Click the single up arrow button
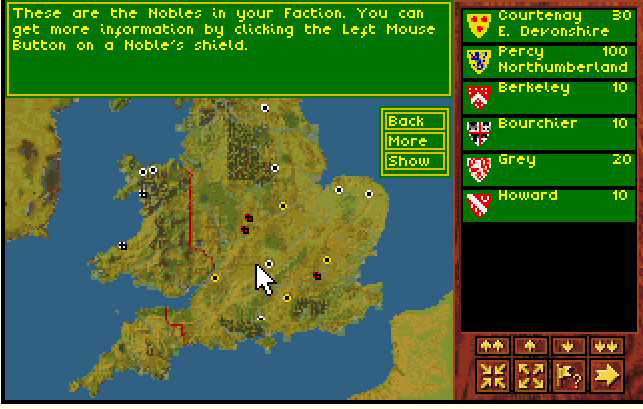643x409 pixels. 529,345
